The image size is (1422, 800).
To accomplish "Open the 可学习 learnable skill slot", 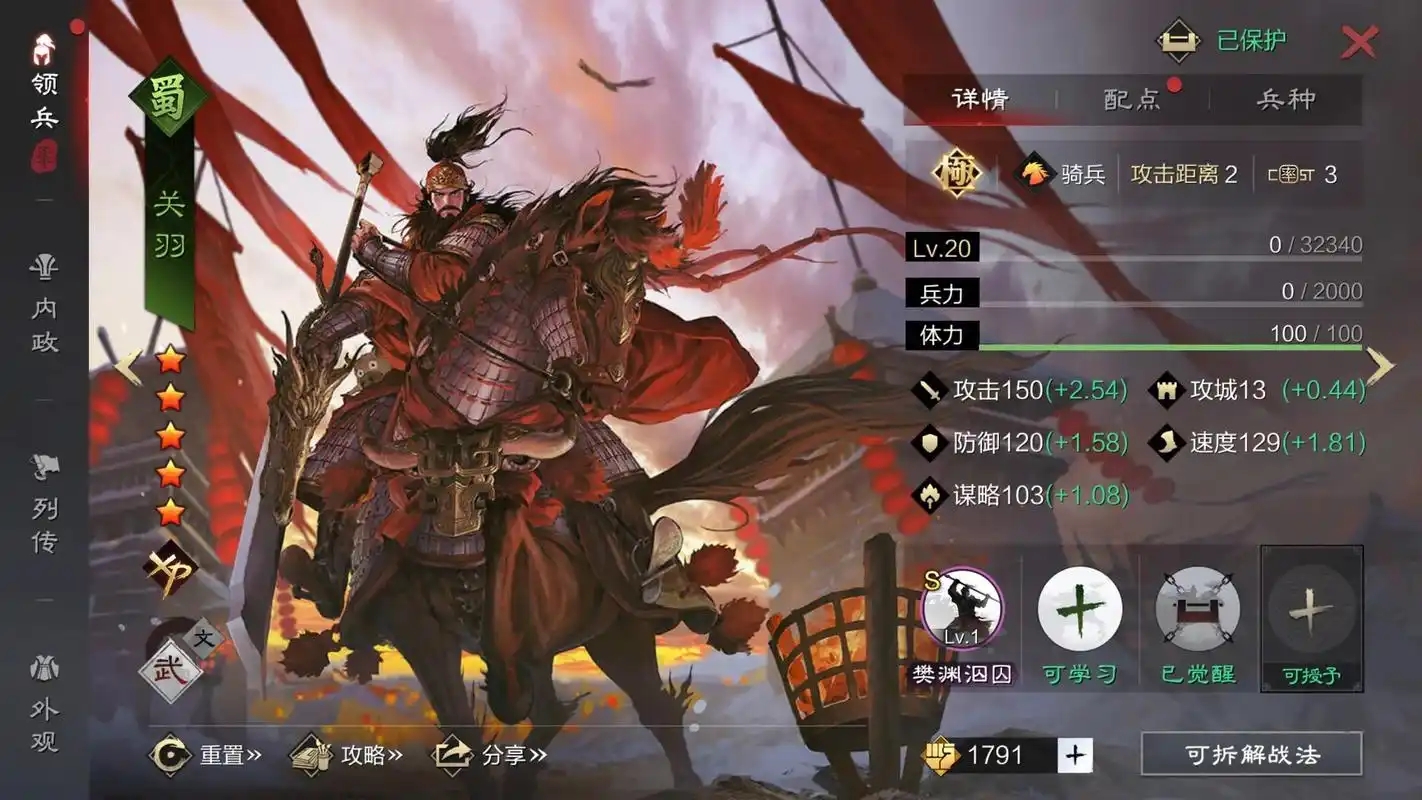I will [x=1080, y=608].
